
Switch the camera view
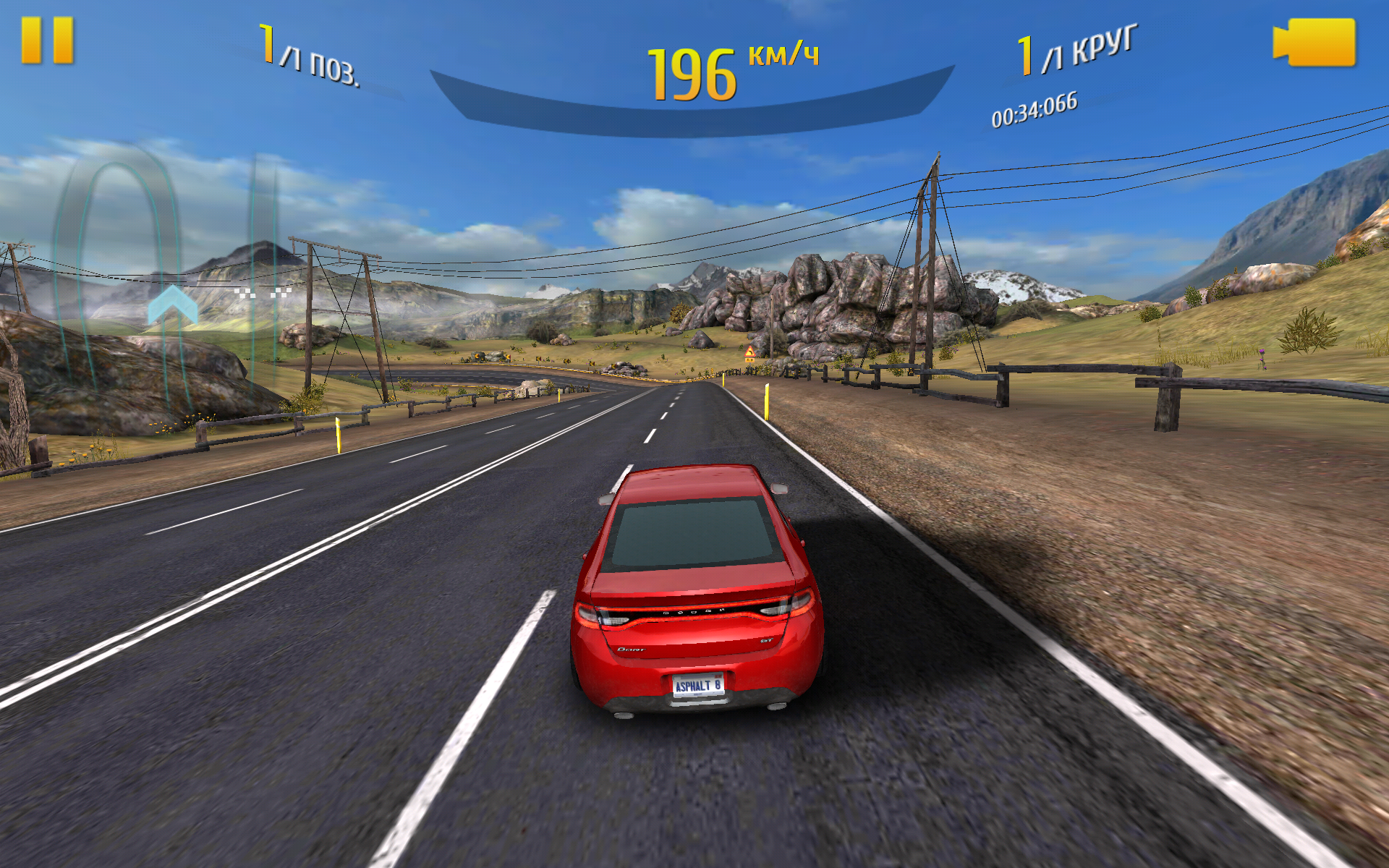tap(1314, 43)
